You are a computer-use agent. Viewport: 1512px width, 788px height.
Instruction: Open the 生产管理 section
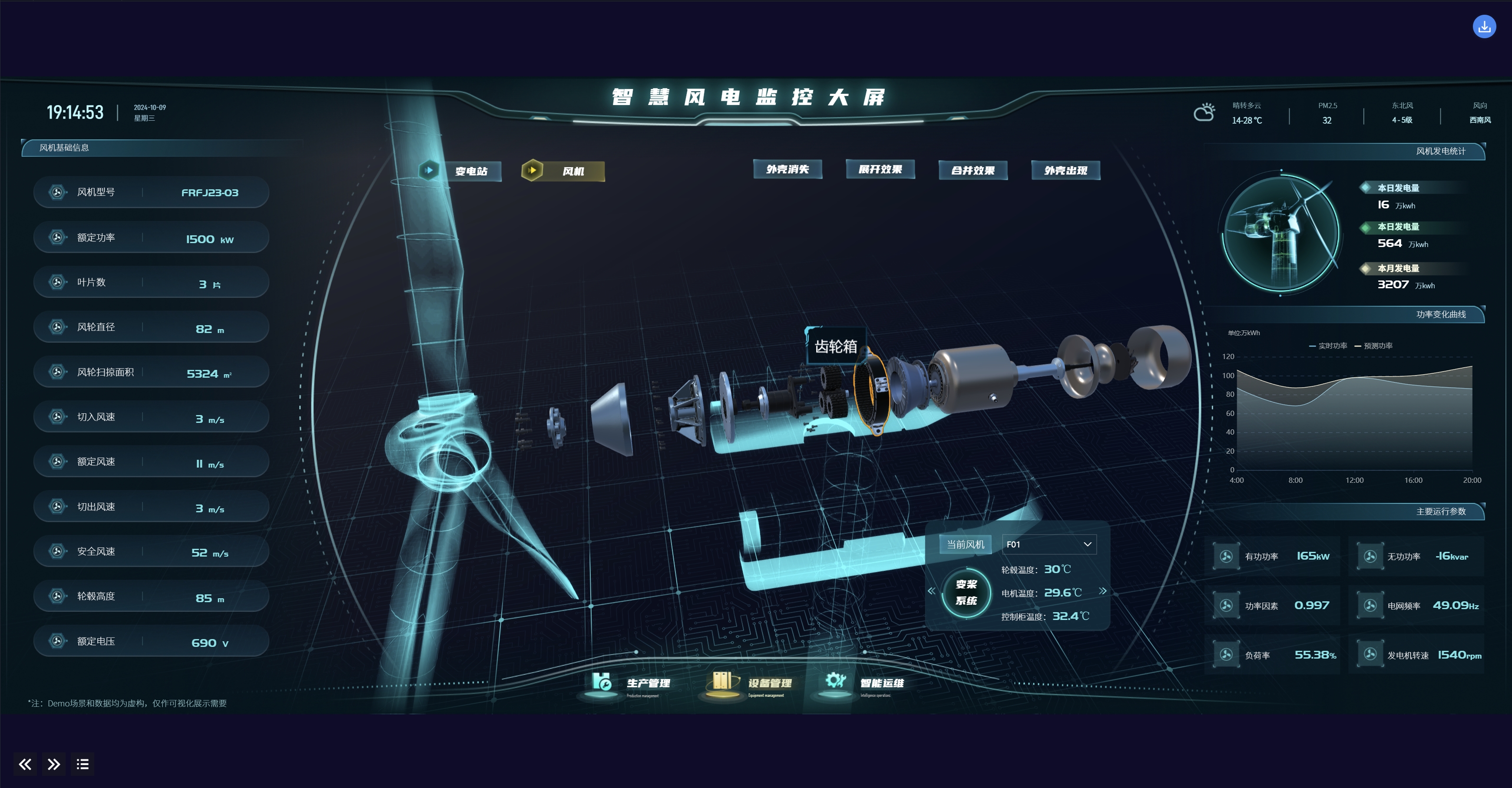633,683
